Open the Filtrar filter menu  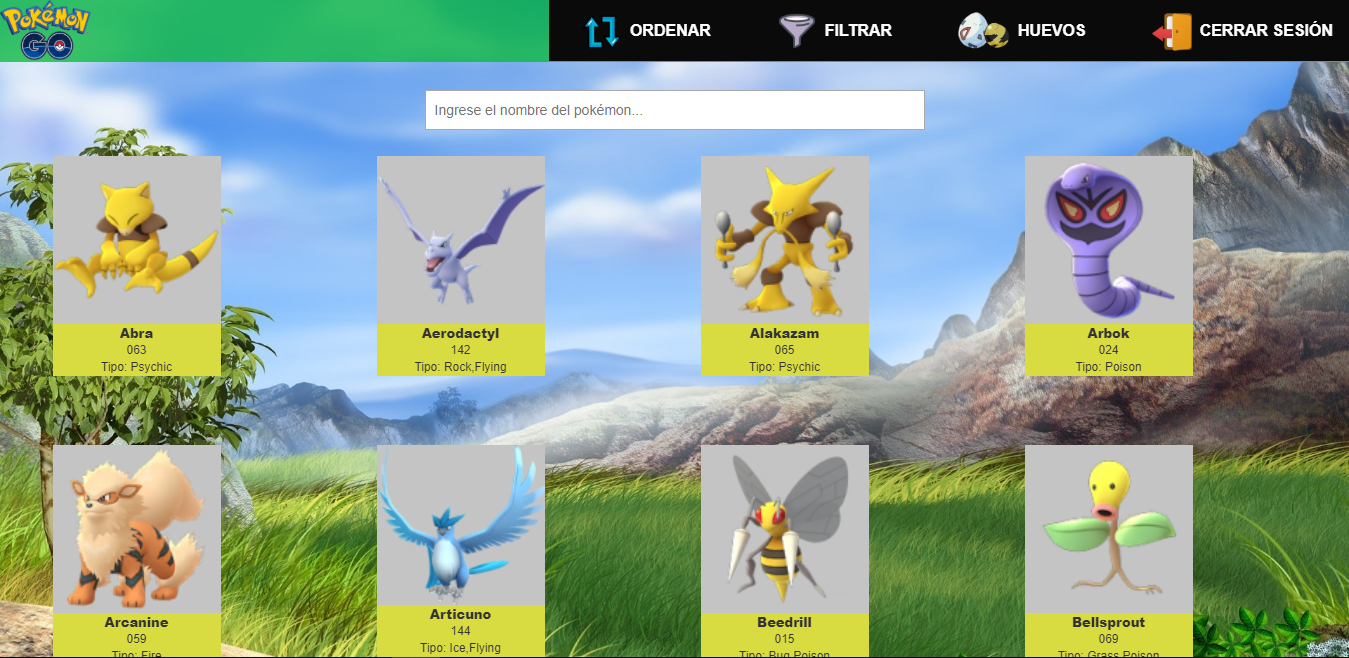[x=836, y=31]
